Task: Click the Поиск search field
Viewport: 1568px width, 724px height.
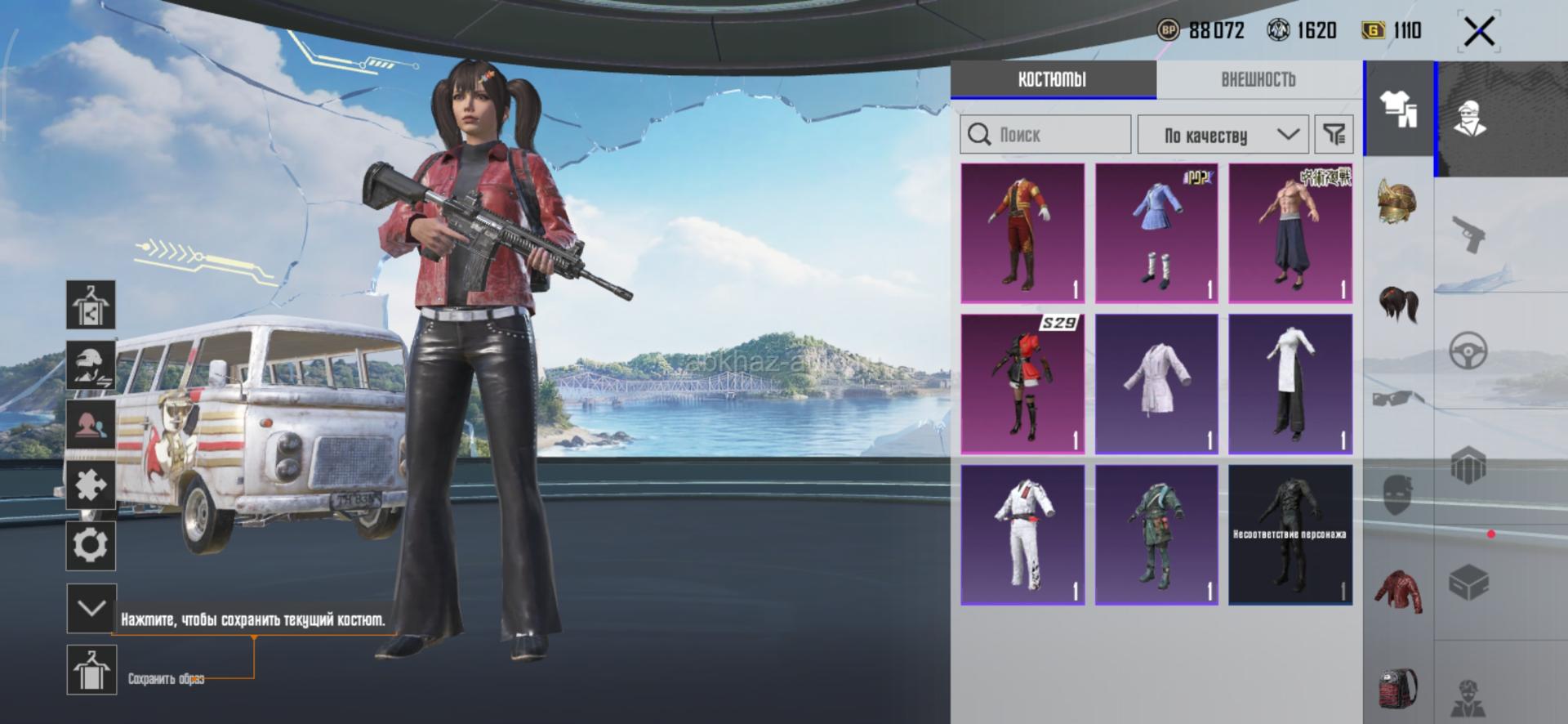Action: pyautogui.click(x=1045, y=135)
